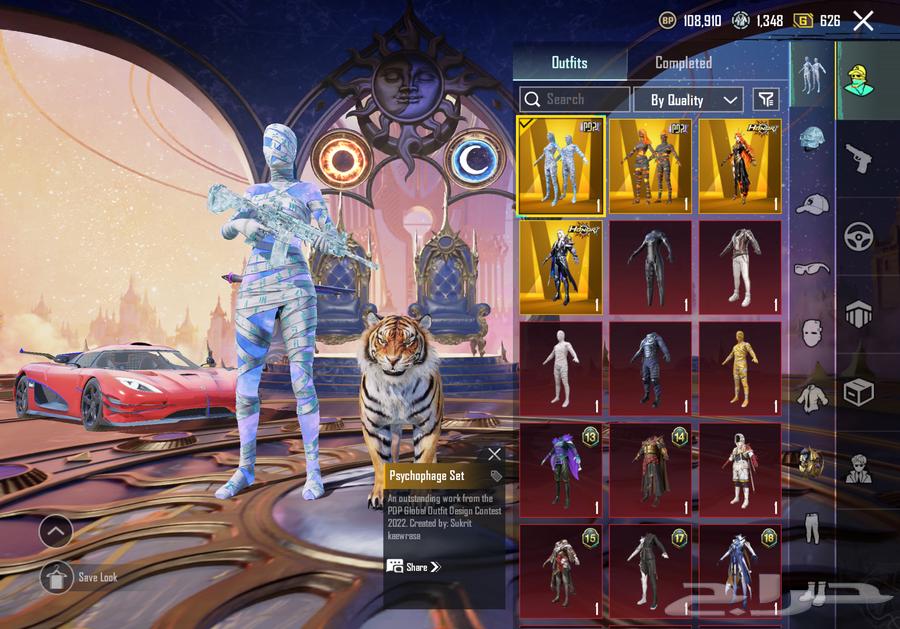Open the filter options button

coord(766,99)
